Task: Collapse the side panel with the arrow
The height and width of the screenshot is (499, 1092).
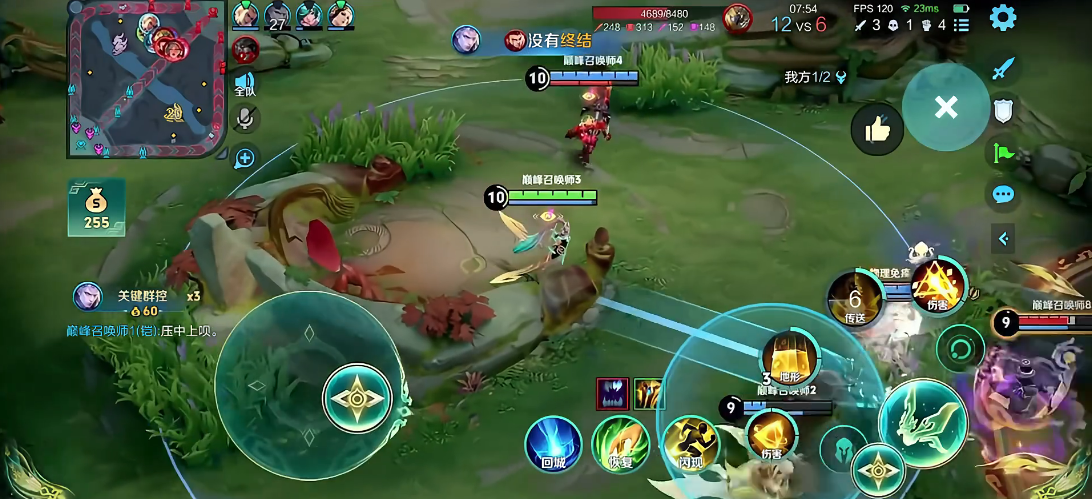Action: [x=1003, y=238]
